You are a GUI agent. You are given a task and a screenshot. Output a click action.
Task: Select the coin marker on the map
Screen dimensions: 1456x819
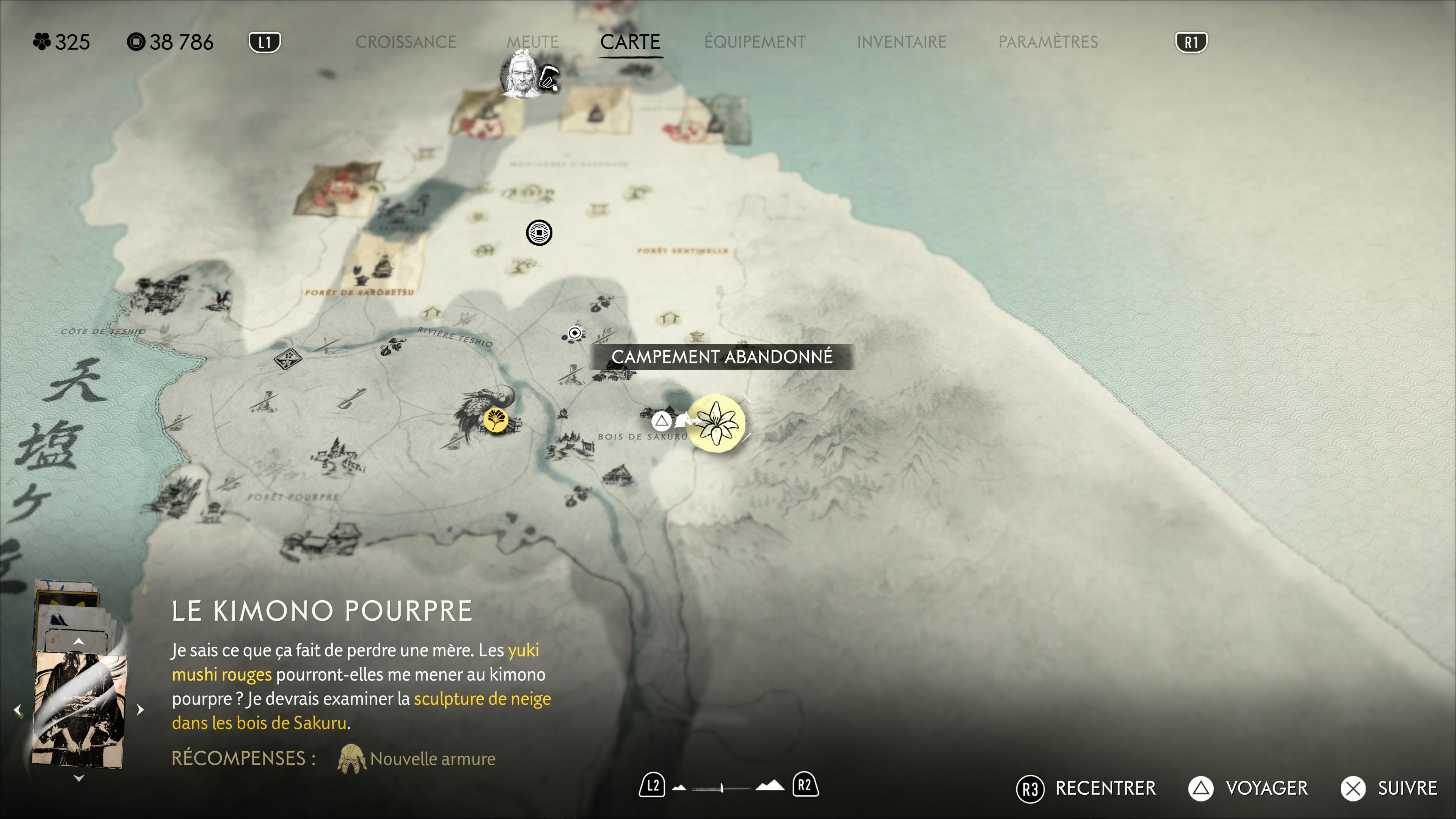539,233
